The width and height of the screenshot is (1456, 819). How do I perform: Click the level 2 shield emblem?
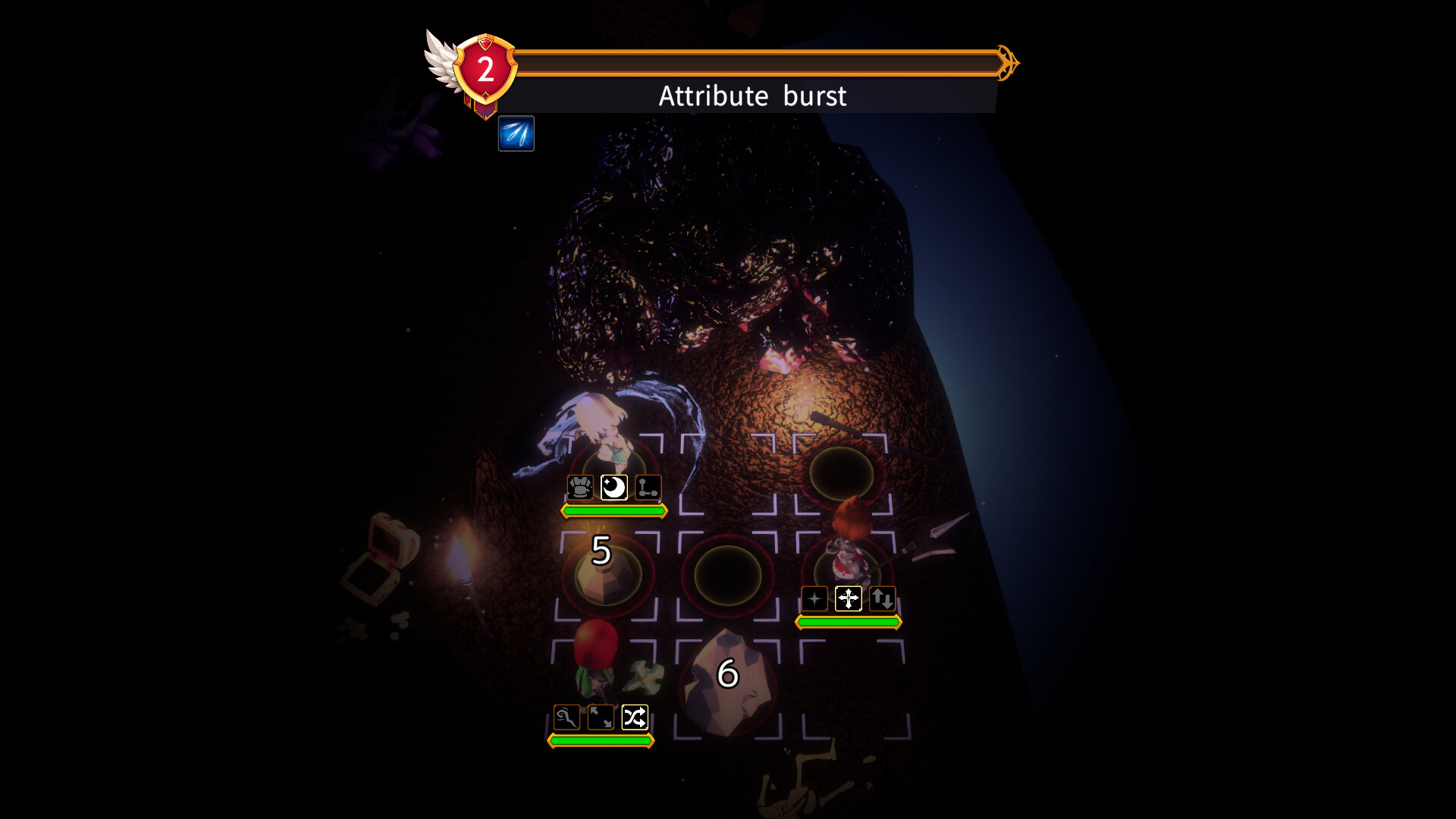point(484,68)
